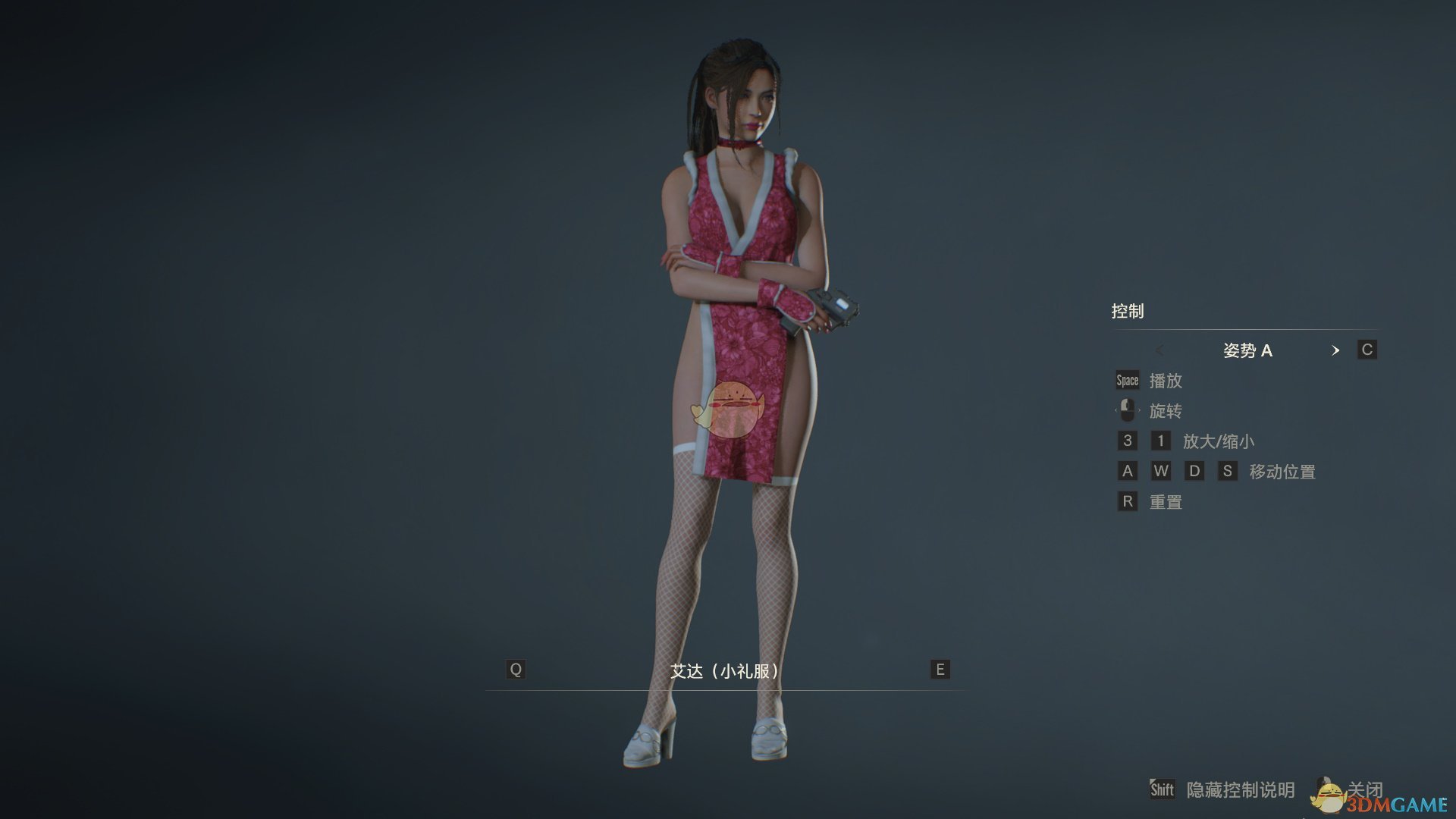Click the mouse rotate icon beside 旋转
This screenshot has width=1456, height=819.
(x=1128, y=410)
